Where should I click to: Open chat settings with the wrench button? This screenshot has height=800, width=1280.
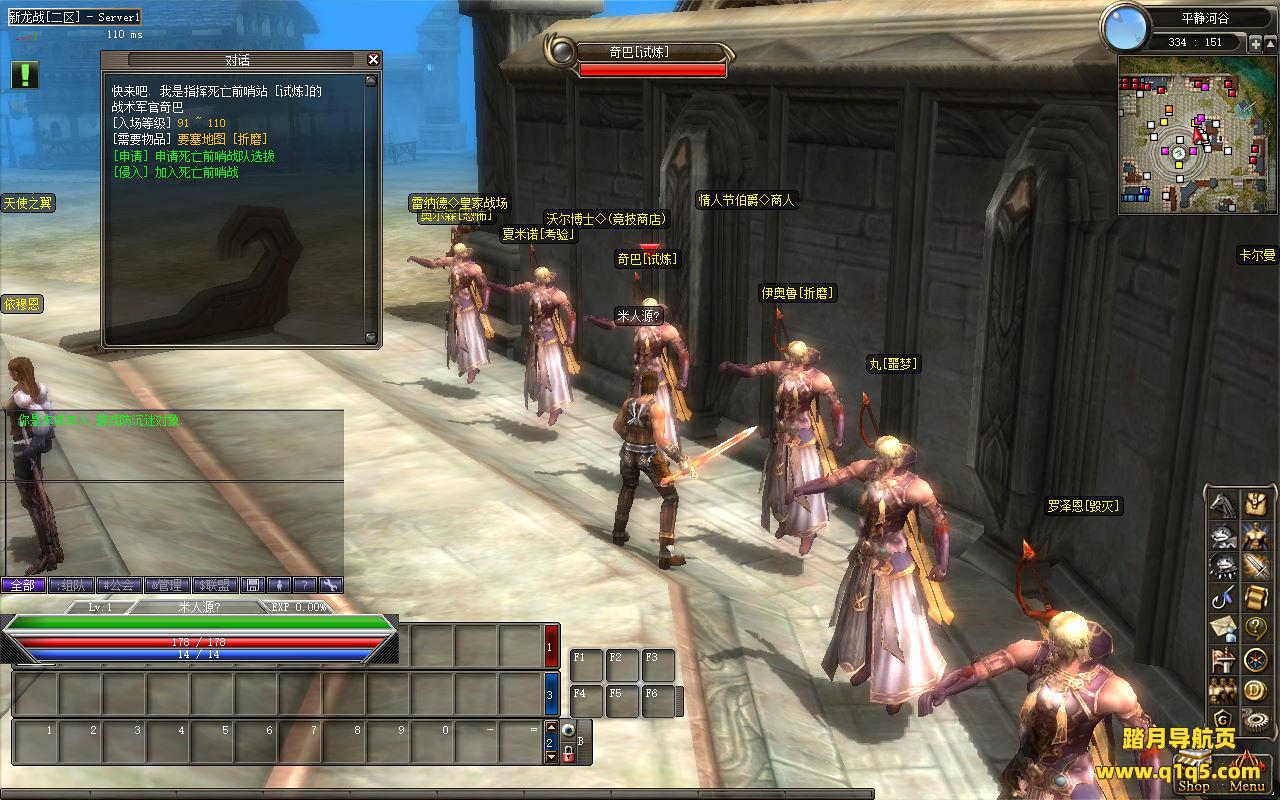click(330, 585)
